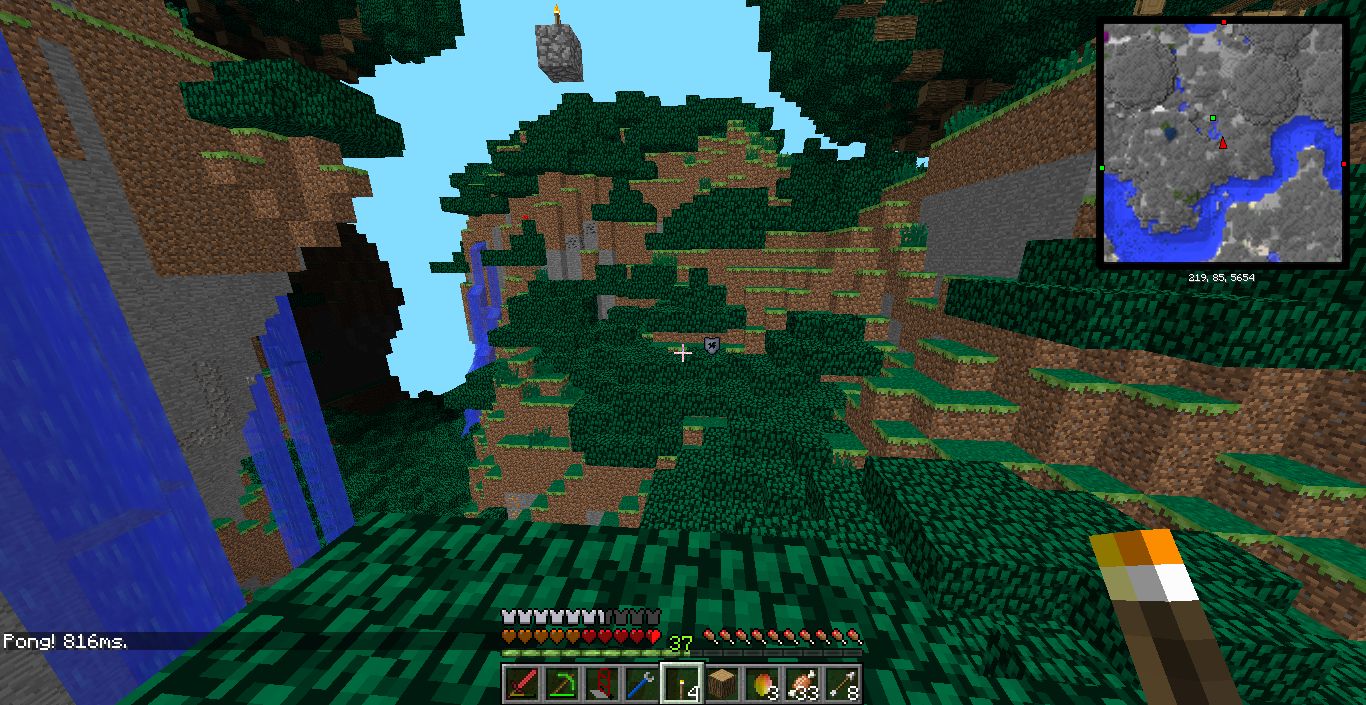
Task: Click the red player arrow on minimap
Action: (x=1222, y=143)
